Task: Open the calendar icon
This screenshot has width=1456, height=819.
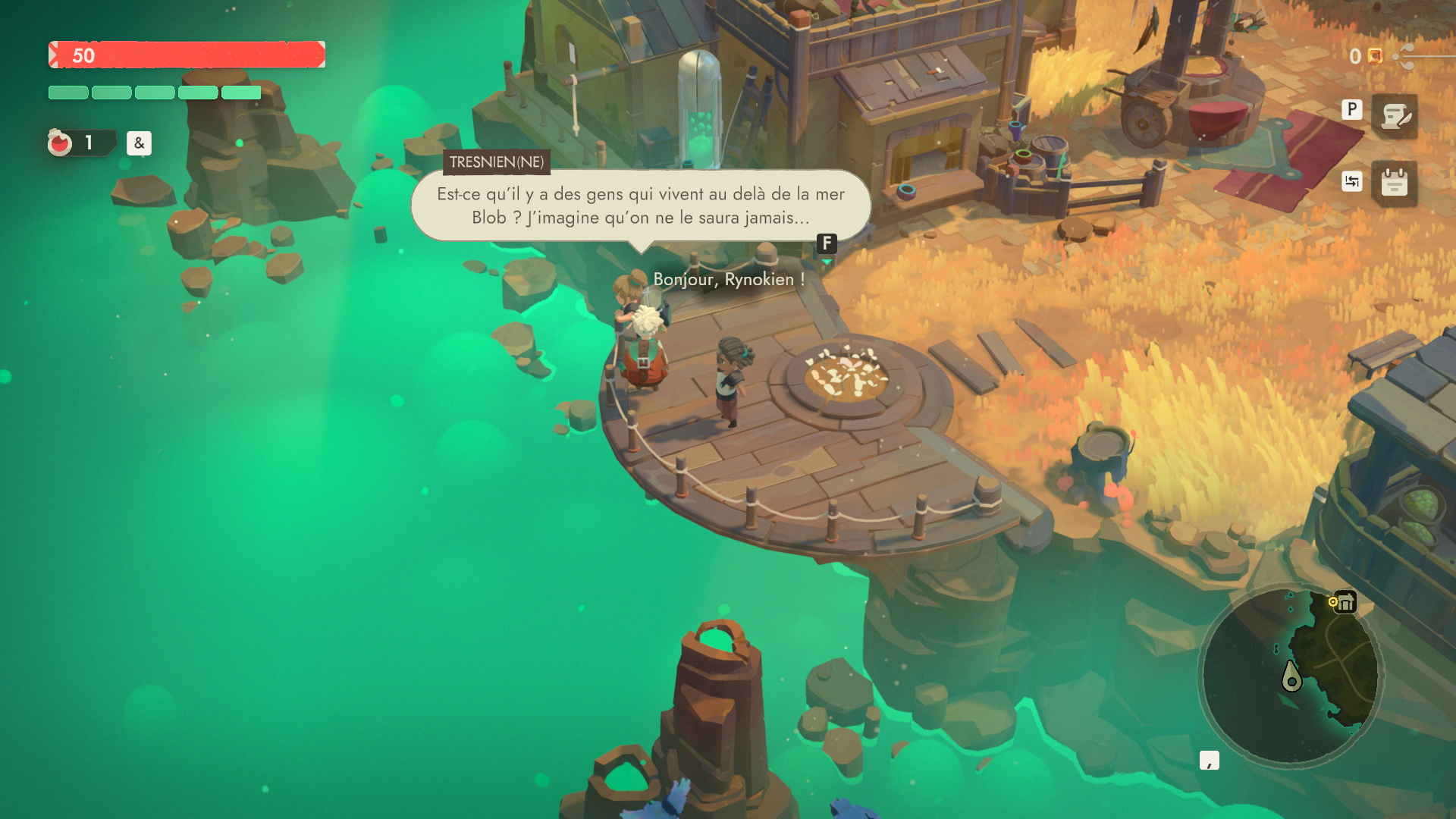Action: [x=1394, y=183]
